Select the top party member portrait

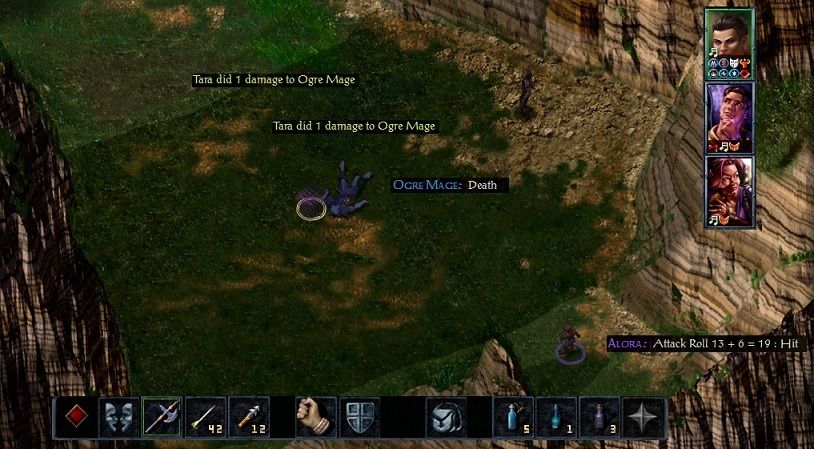[x=729, y=42]
